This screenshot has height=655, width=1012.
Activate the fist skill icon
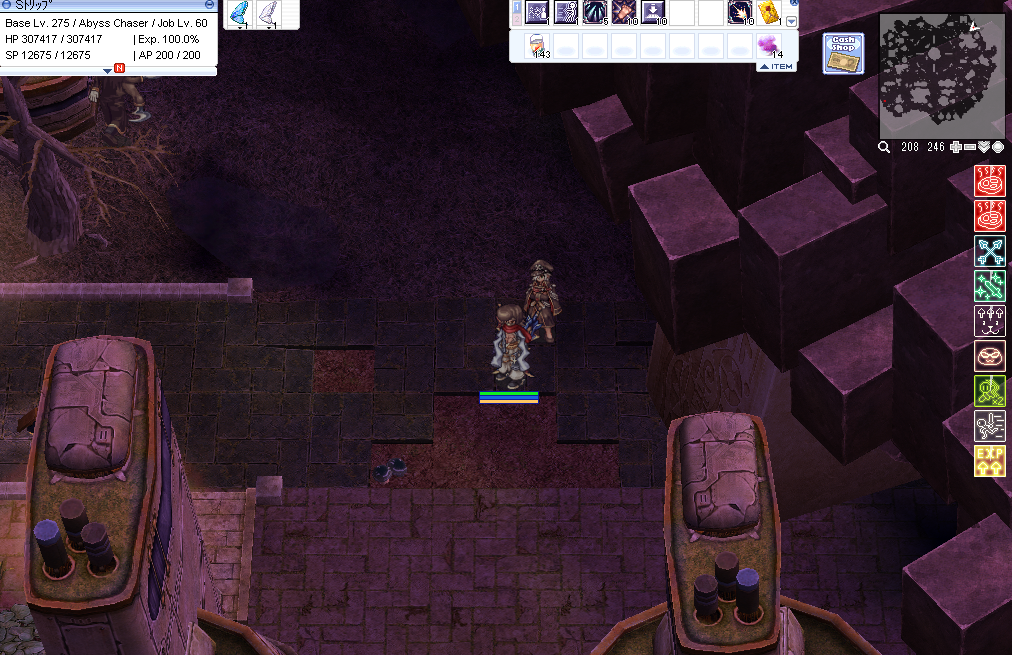coord(625,13)
